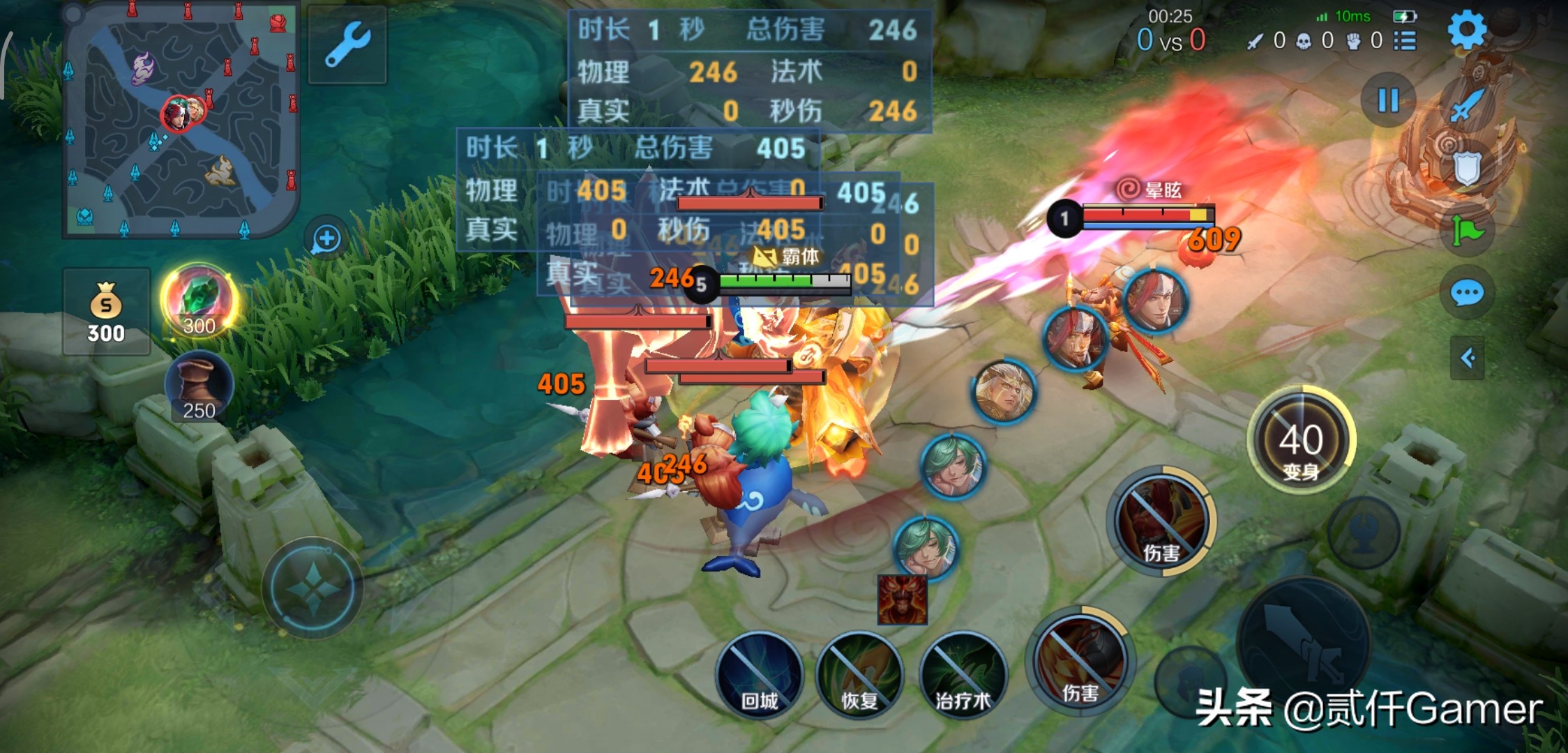Open the quick chat bubble
This screenshot has width=1568, height=753.
click(x=1467, y=294)
